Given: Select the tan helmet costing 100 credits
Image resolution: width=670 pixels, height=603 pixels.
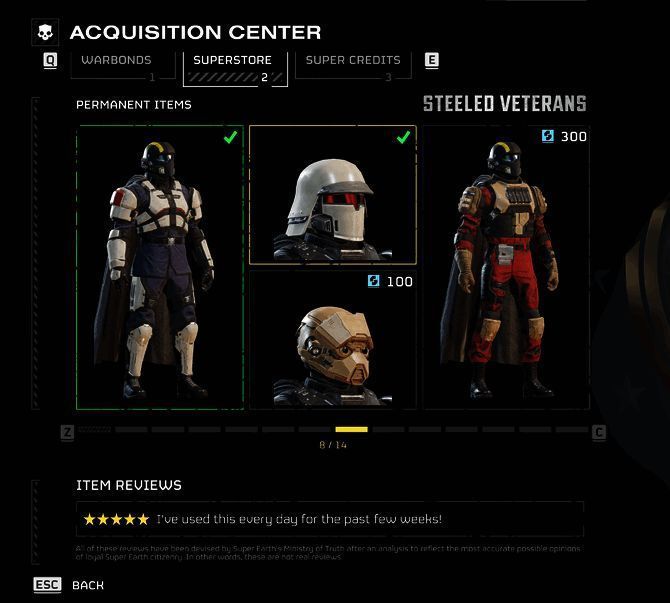Looking at the screenshot, I should coord(332,340).
